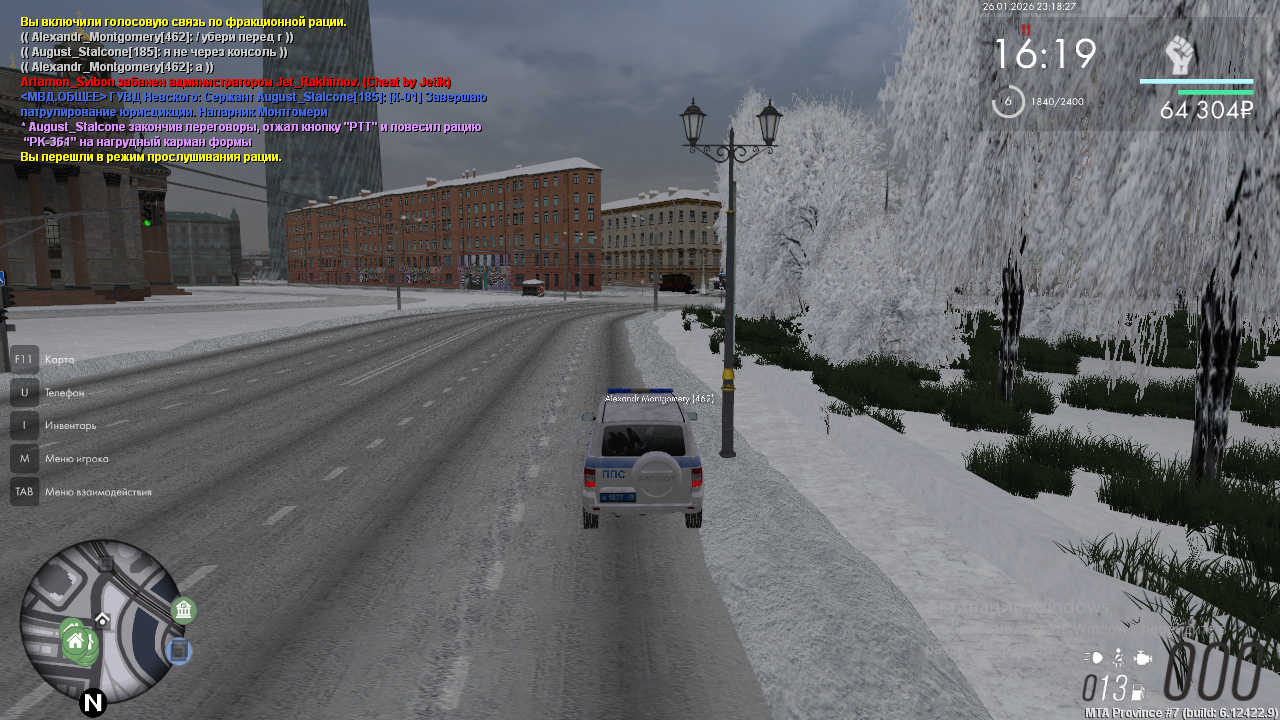Screen dimensions: 1280x720
Task: Click the yellow radio eavesdropping chat message
Action: [151, 157]
